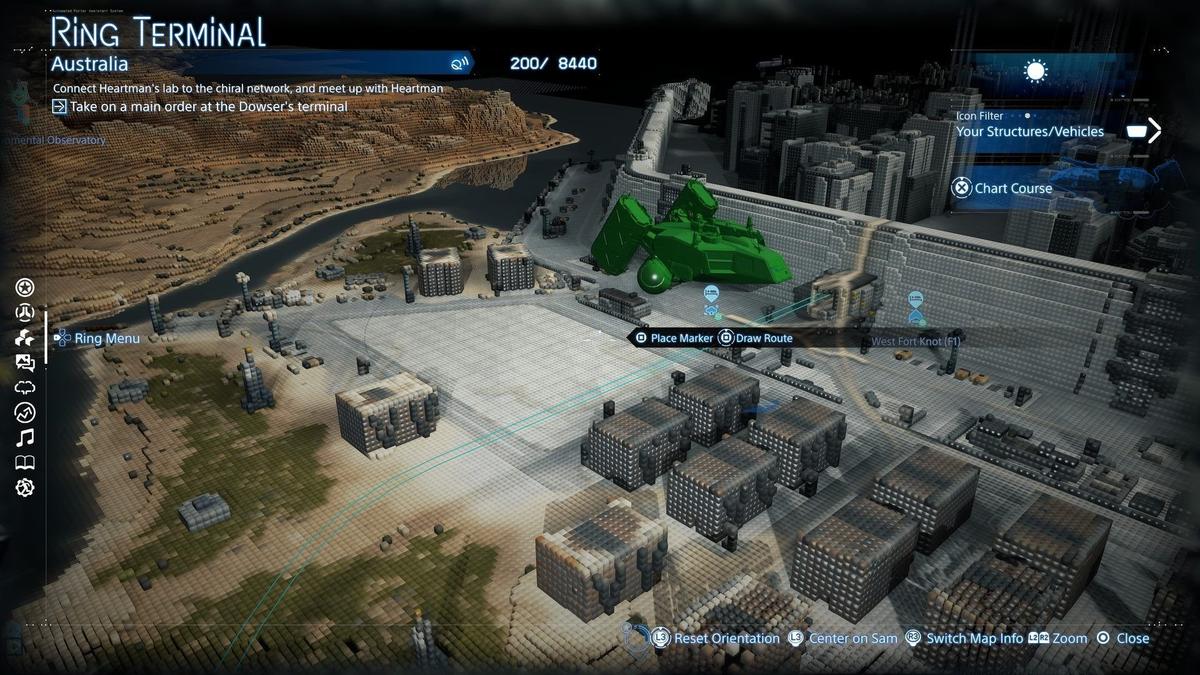
Task: Select the cloud-shaped sidebar icon
Action: pos(25,388)
